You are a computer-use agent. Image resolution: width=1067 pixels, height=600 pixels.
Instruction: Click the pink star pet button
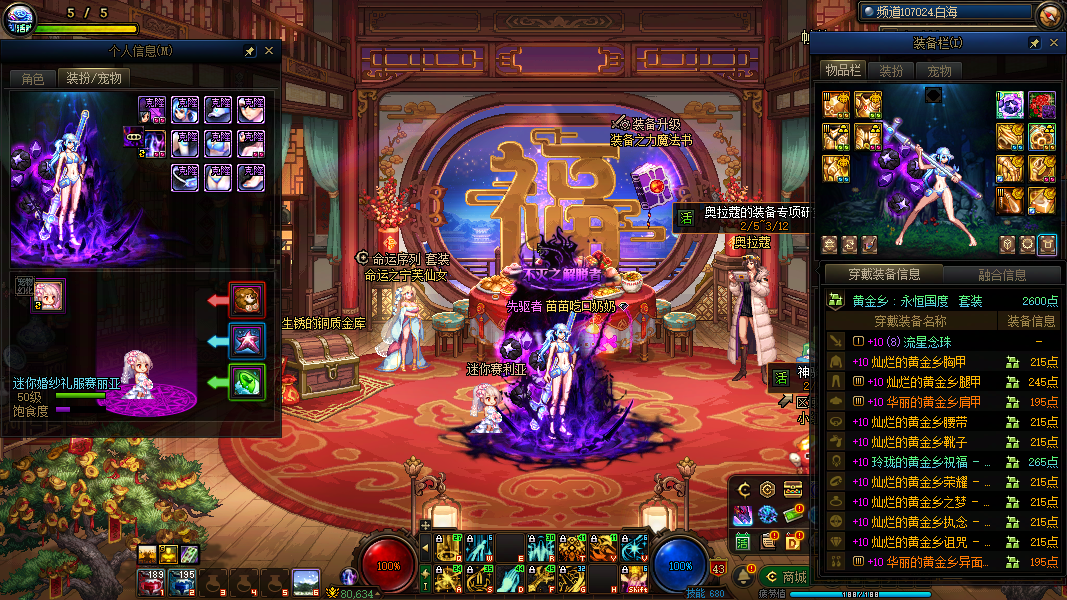247,341
